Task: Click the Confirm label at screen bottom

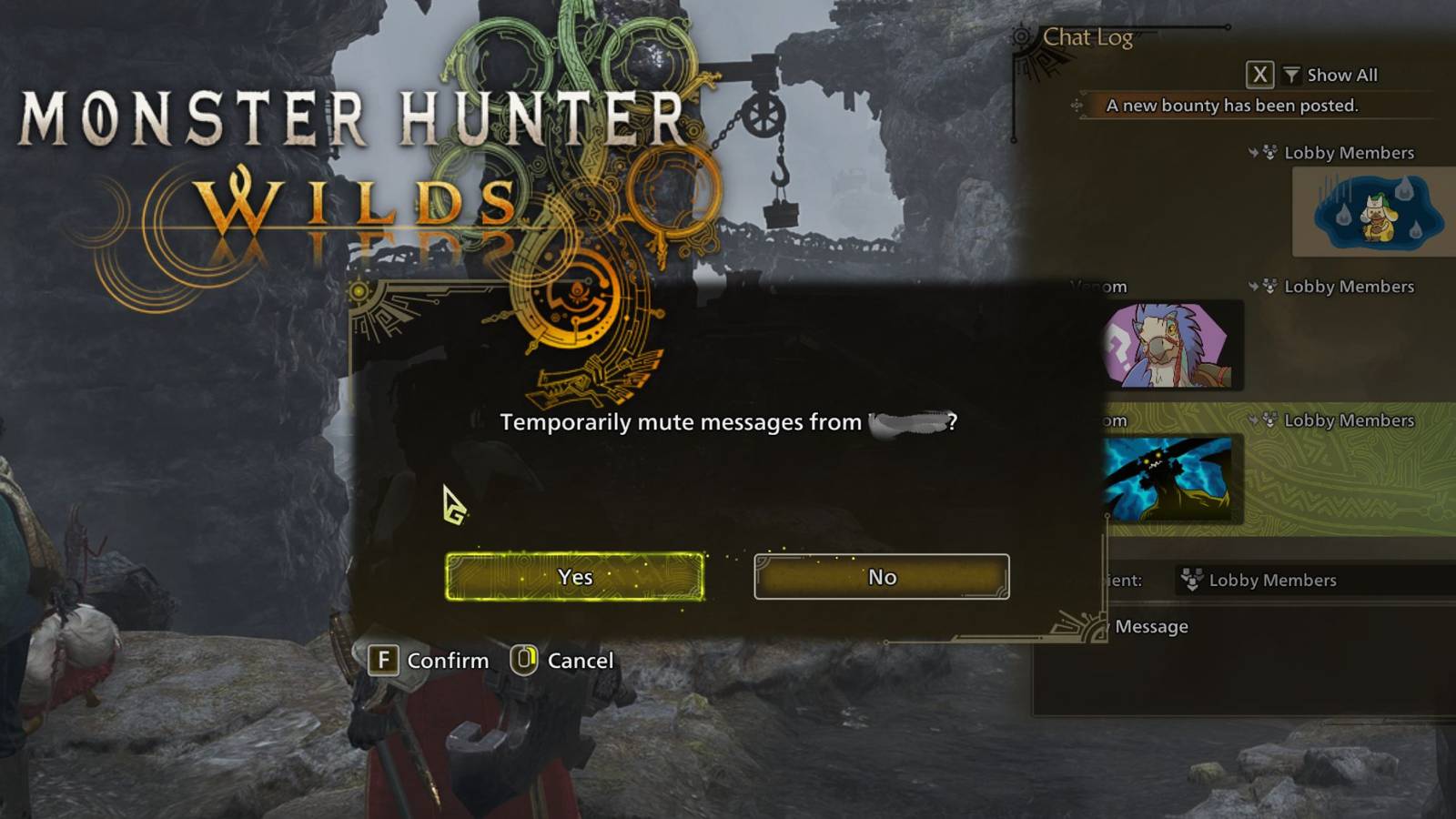Action: [448, 661]
